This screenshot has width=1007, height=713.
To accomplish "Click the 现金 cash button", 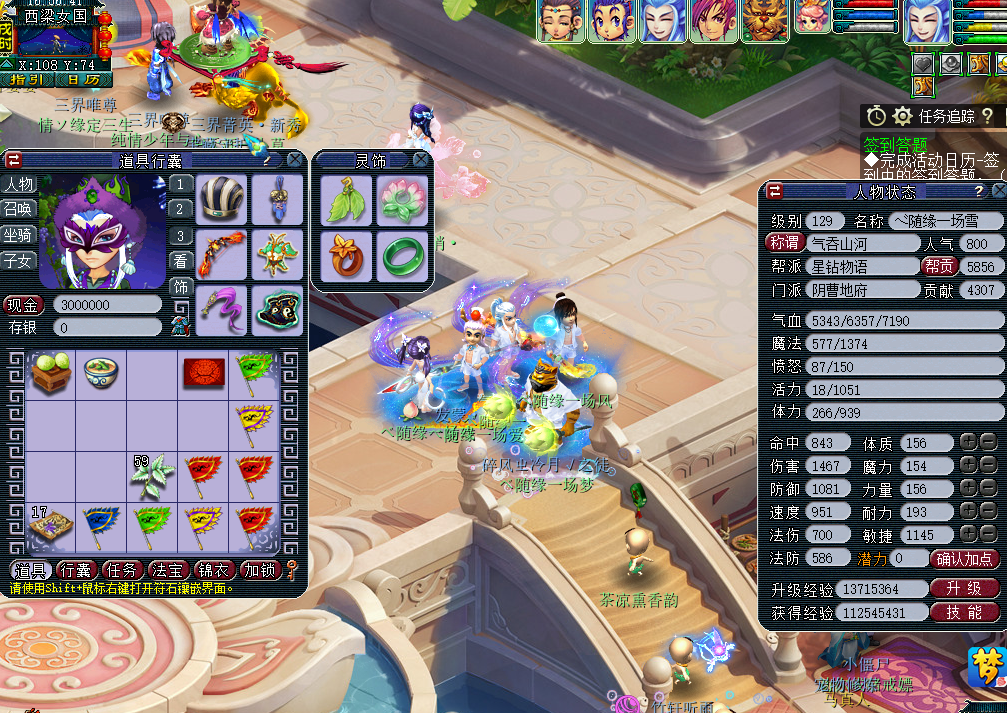I will point(24,305).
